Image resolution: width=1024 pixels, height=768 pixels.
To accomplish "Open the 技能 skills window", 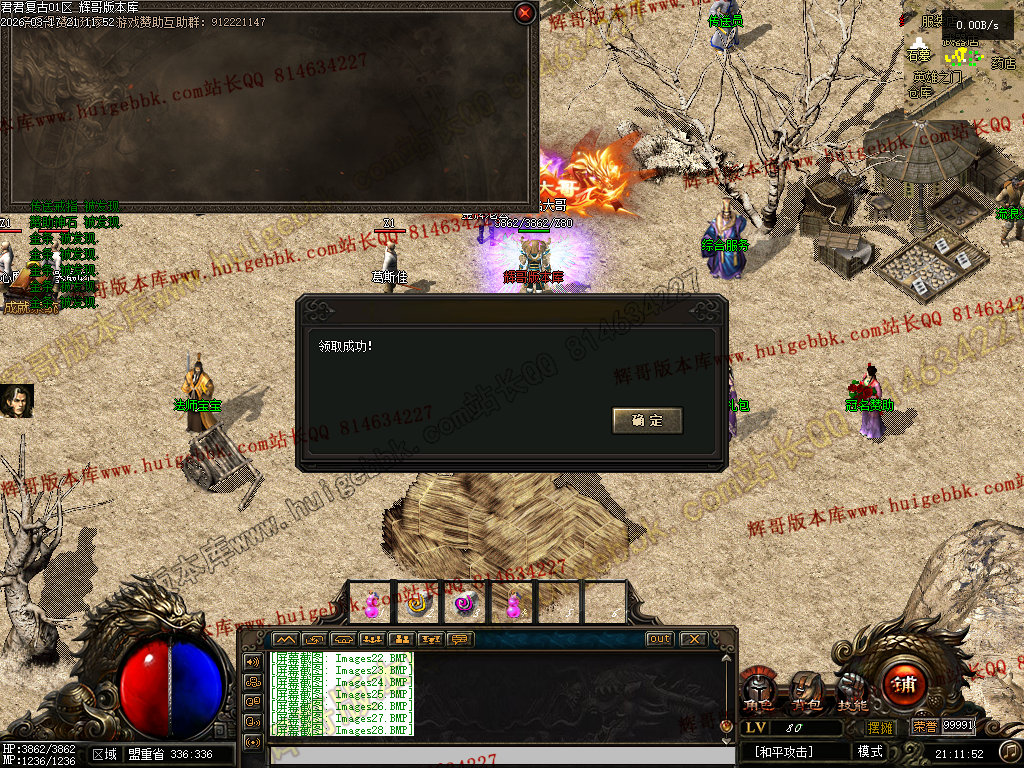I will coord(852,692).
